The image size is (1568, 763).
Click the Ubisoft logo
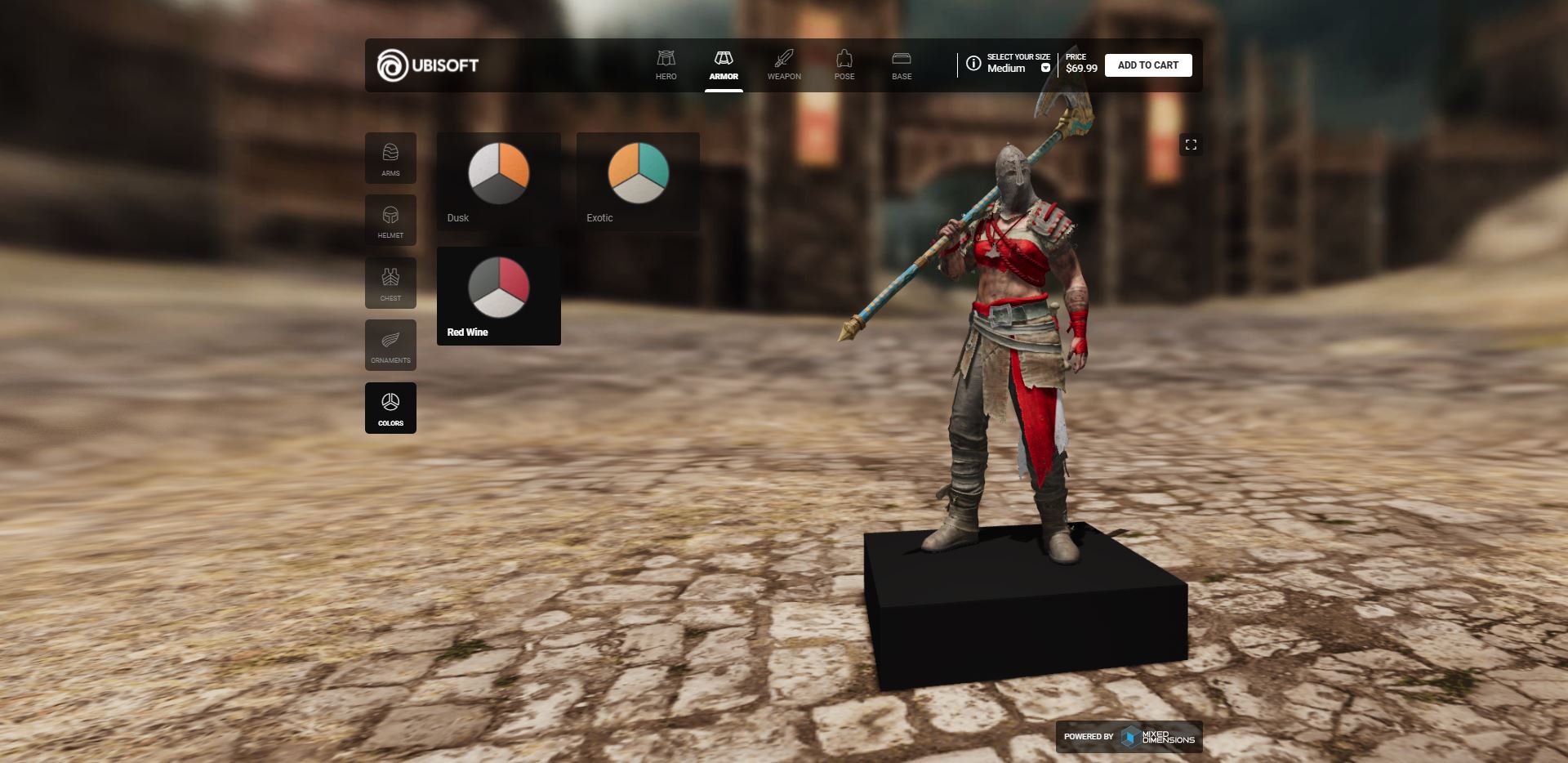(428, 65)
